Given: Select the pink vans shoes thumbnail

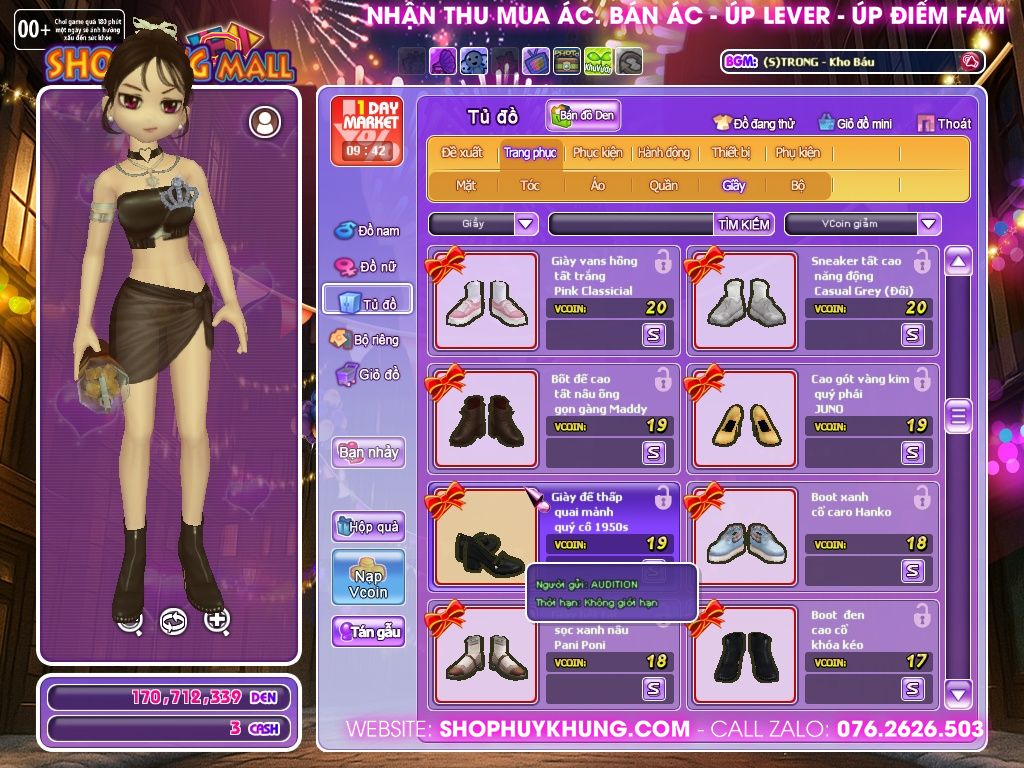Looking at the screenshot, I should pos(485,301).
